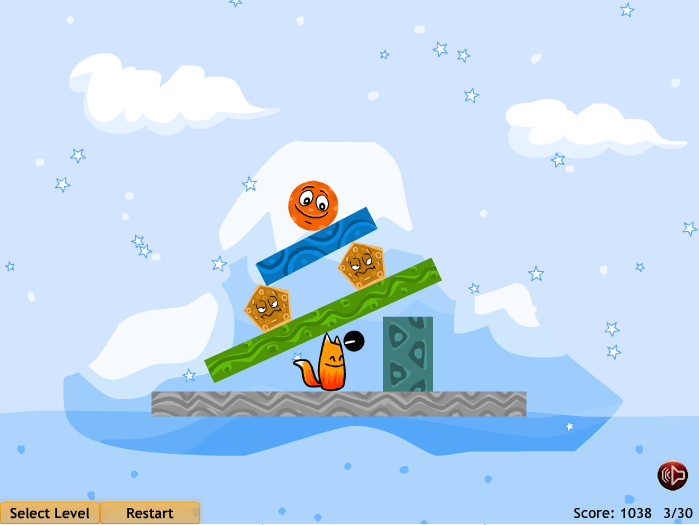
Task: Restart the current level
Action: 150,513
